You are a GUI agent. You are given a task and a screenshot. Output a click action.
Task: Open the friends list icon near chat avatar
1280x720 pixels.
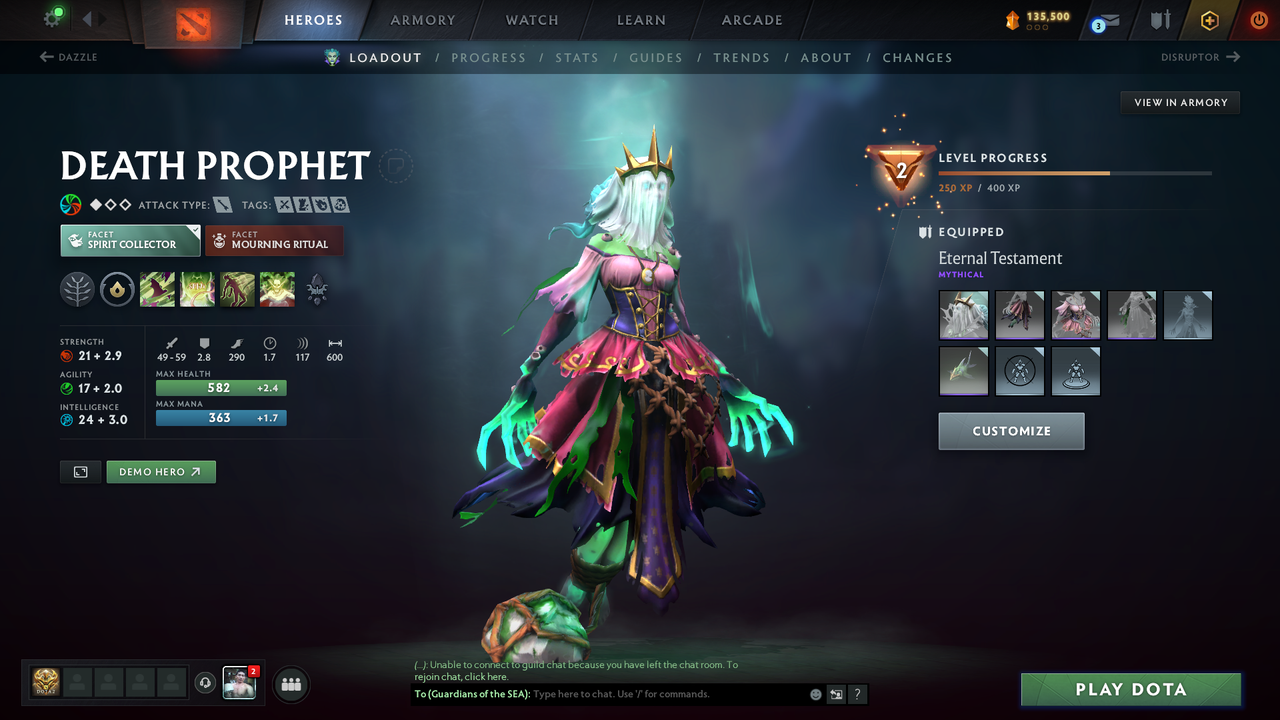tap(289, 684)
